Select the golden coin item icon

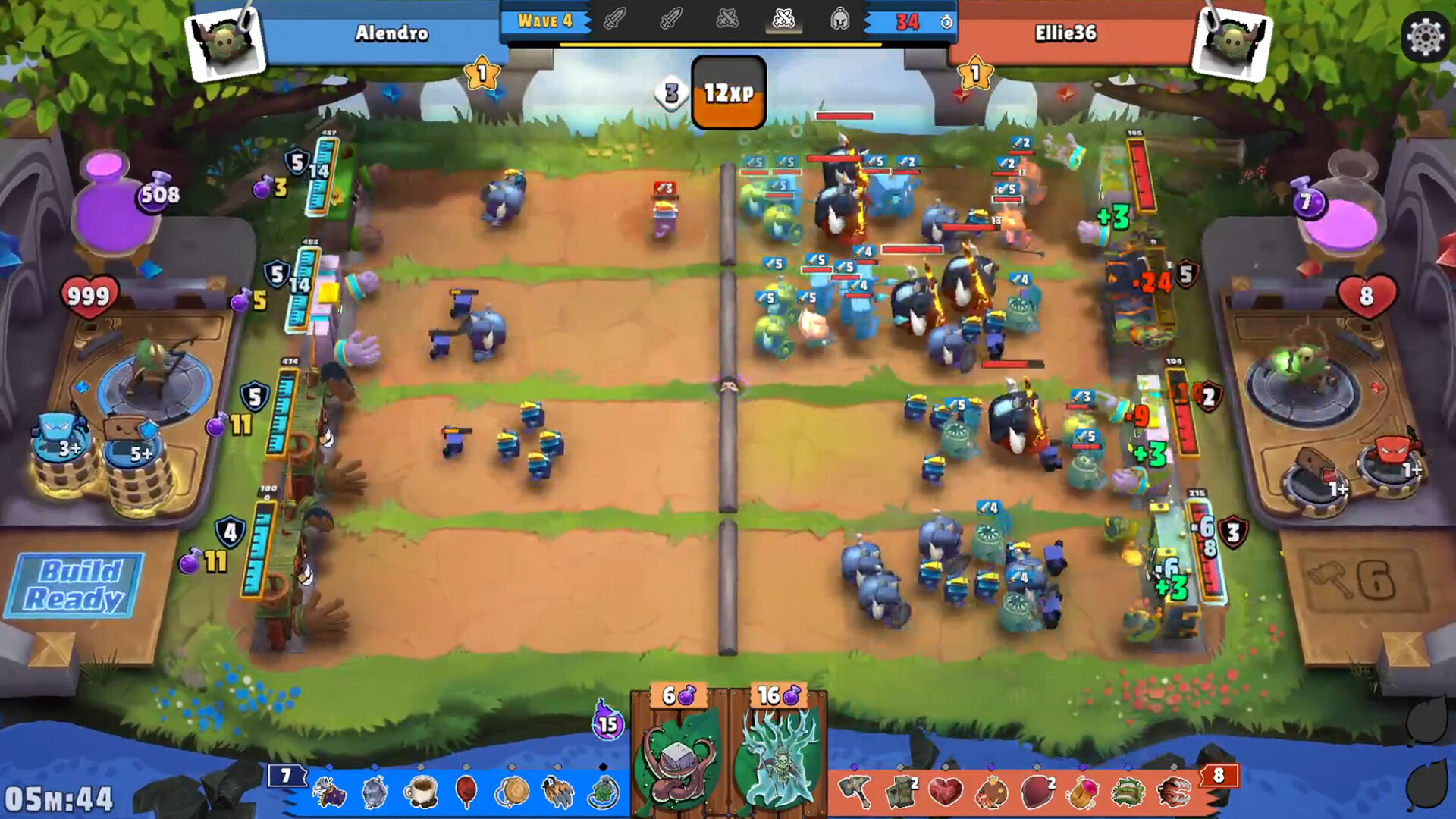coord(513,792)
